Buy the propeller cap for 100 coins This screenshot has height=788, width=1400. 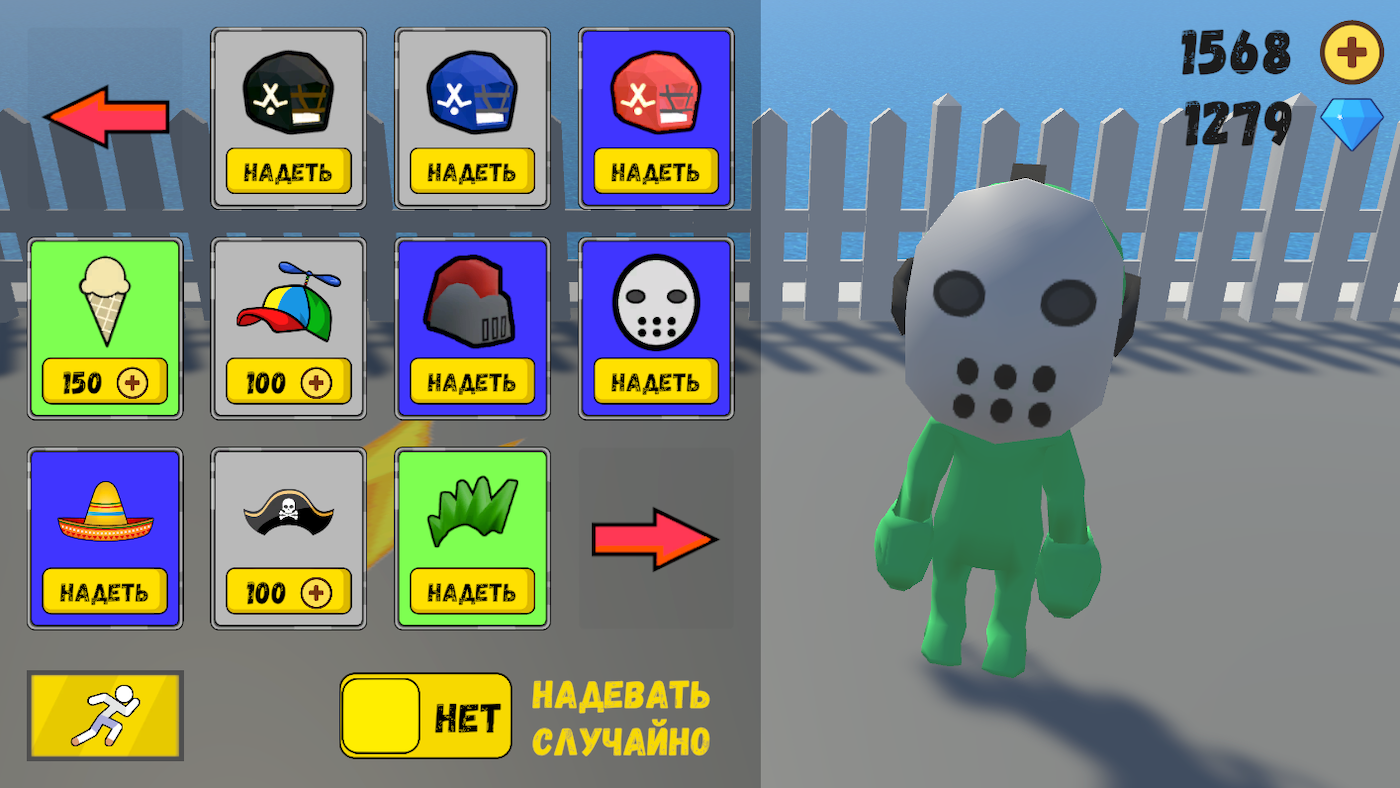tap(289, 382)
